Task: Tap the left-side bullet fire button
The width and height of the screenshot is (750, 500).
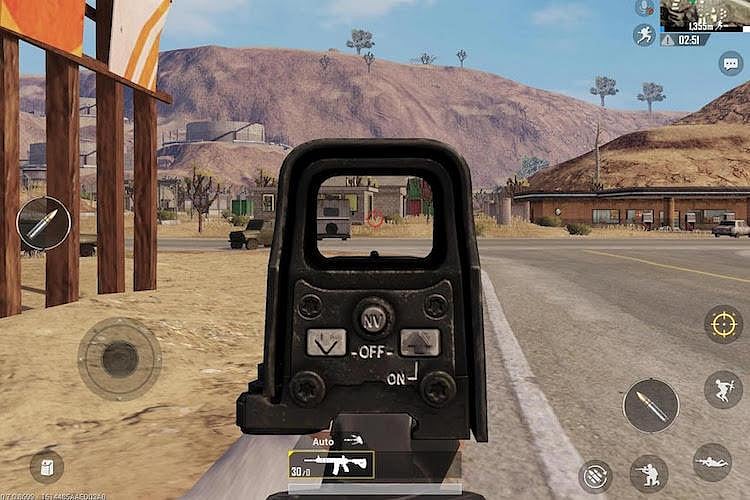Action: pyautogui.click(x=43, y=223)
